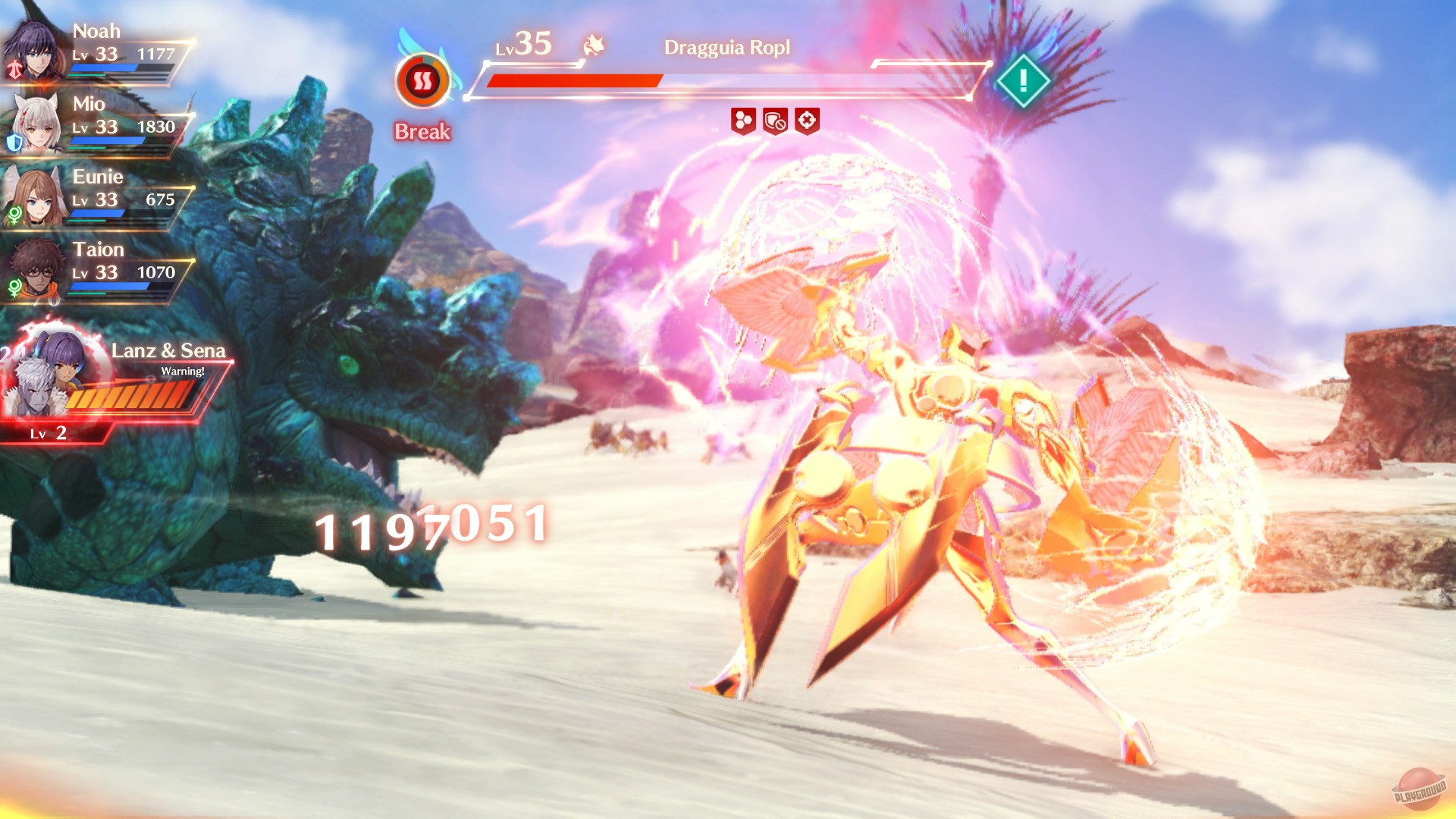Click the defense-down shield debuff badge
1456x819 pixels.
tap(776, 121)
